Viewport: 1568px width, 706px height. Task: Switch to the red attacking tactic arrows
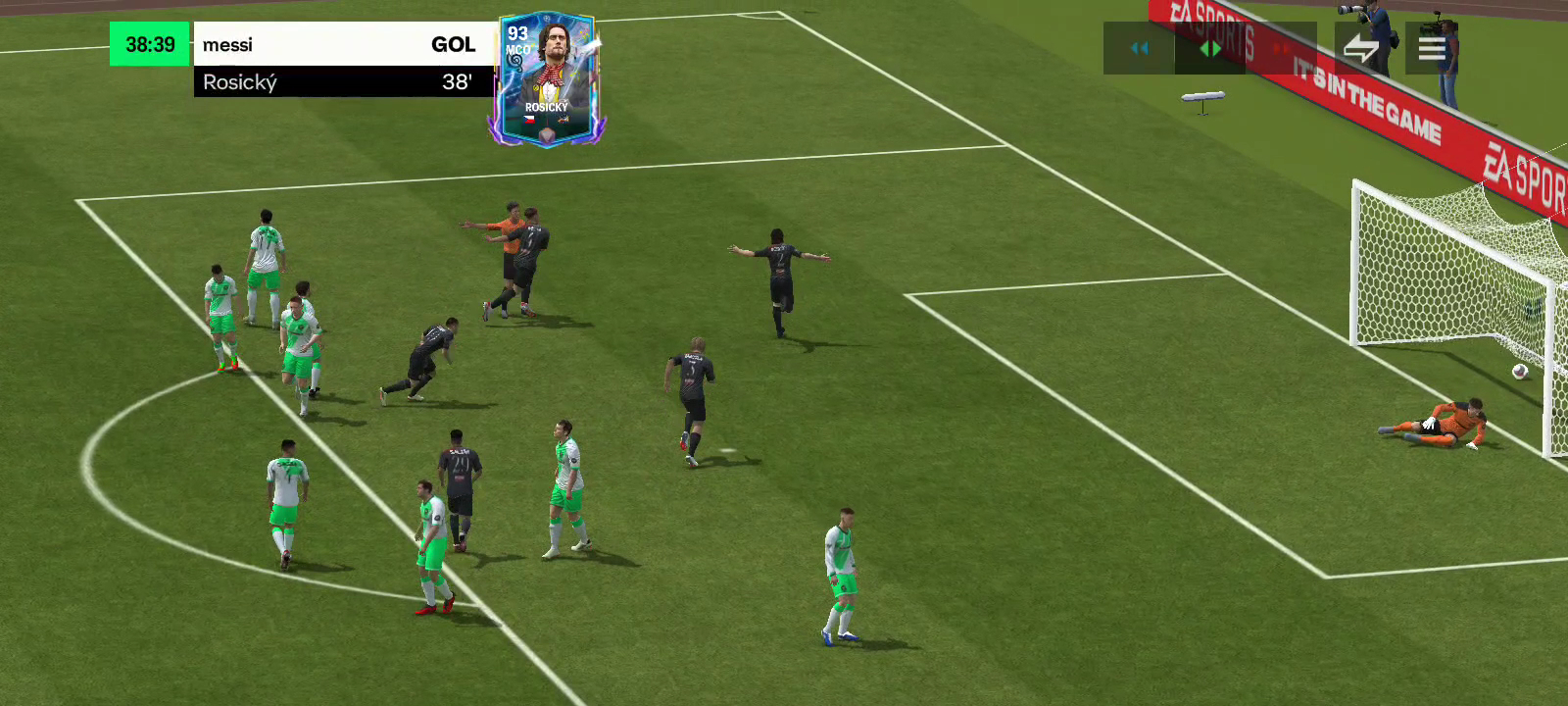coord(1281,48)
